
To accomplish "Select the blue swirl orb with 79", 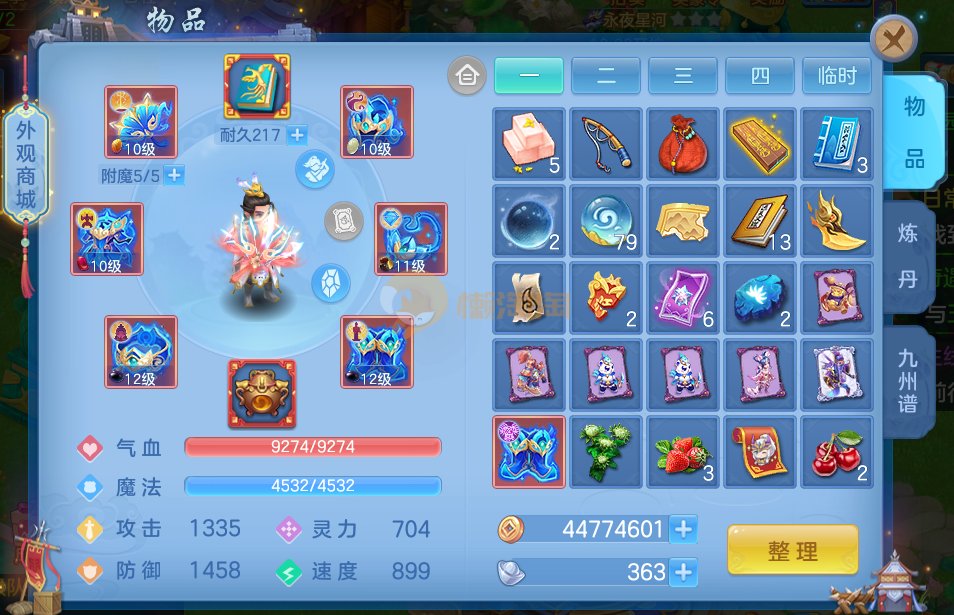I will click(607, 221).
